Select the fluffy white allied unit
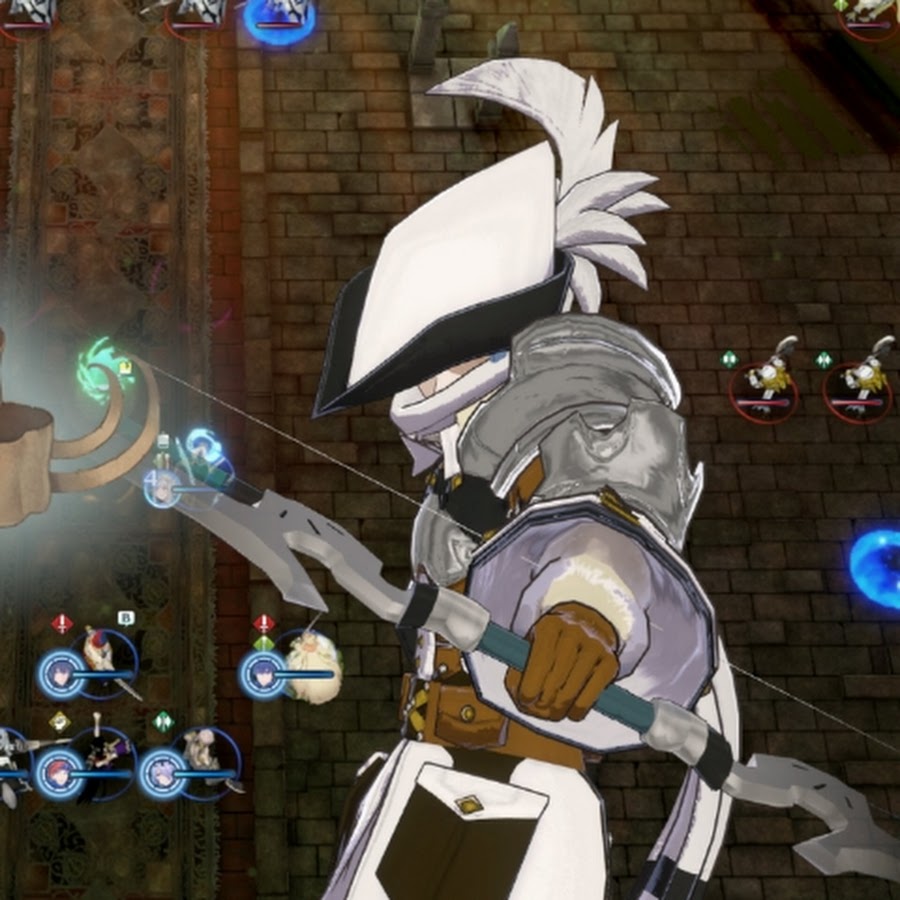Image resolution: width=900 pixels, height=900 pixels. point(312,665)
